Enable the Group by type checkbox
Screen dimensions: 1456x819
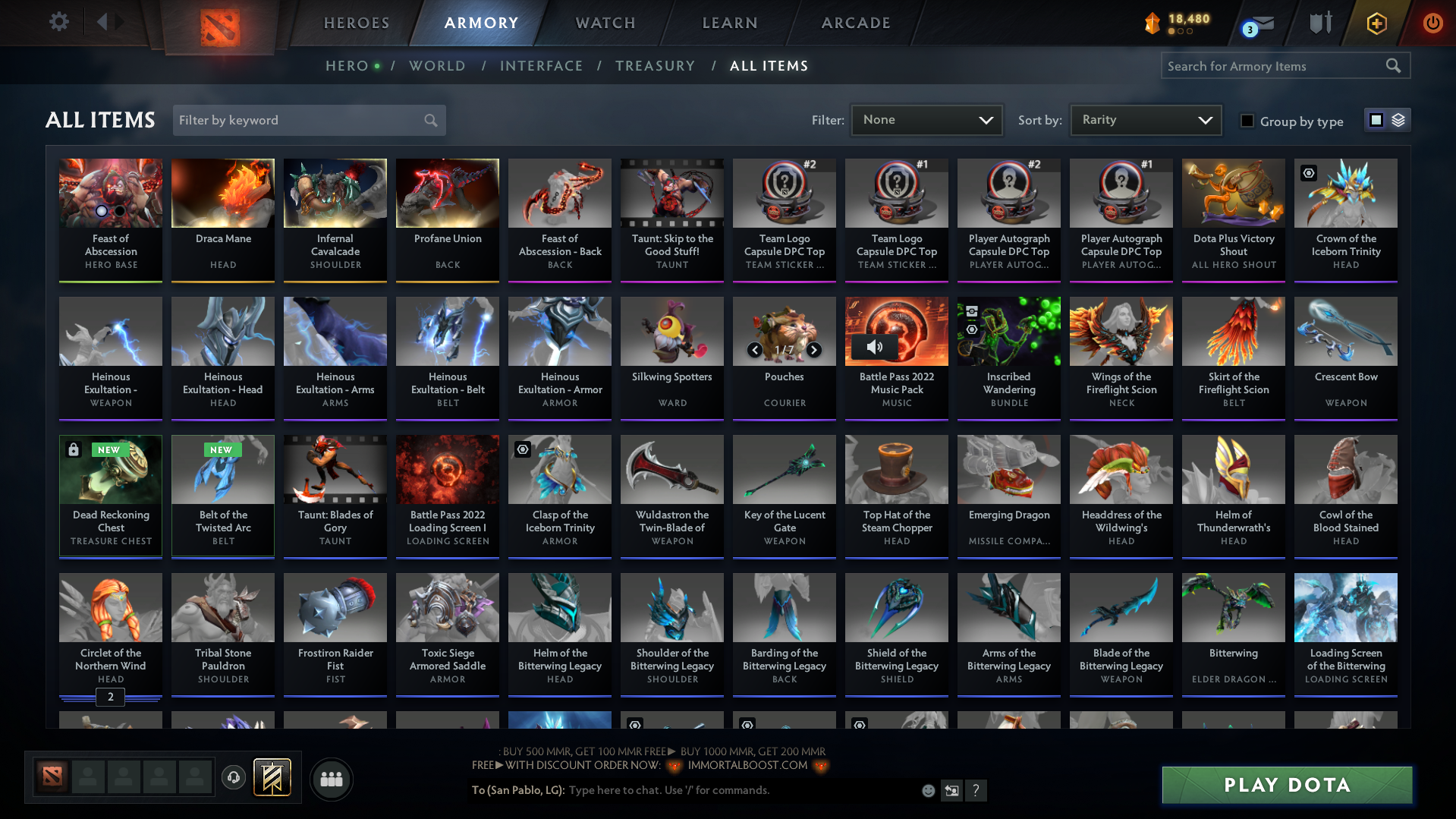pos(1247,121)
